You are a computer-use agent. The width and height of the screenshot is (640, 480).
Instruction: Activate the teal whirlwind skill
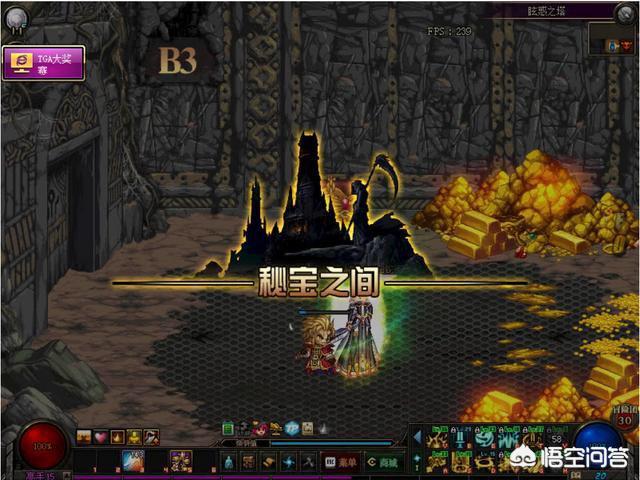(x=484, y=437)
